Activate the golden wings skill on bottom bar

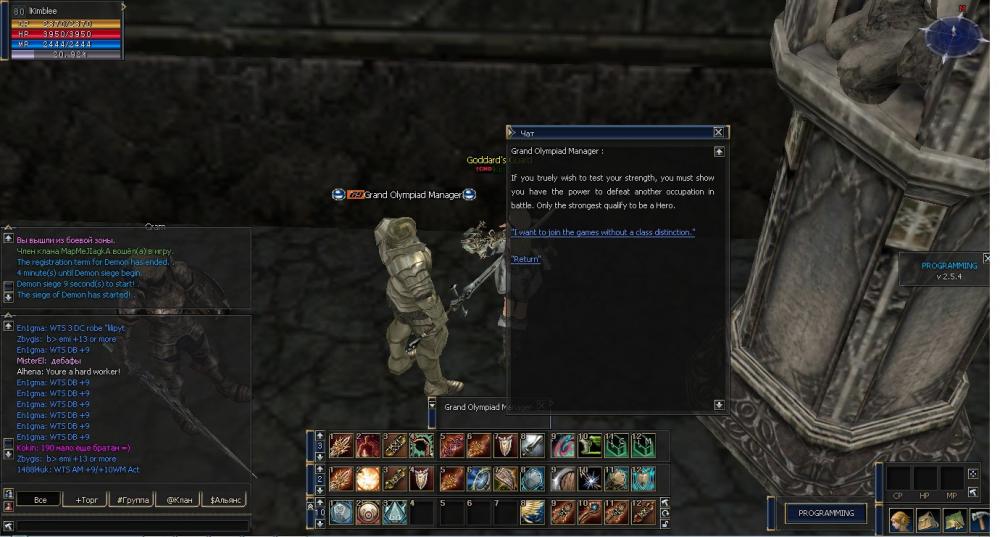(x=532, y=512)
